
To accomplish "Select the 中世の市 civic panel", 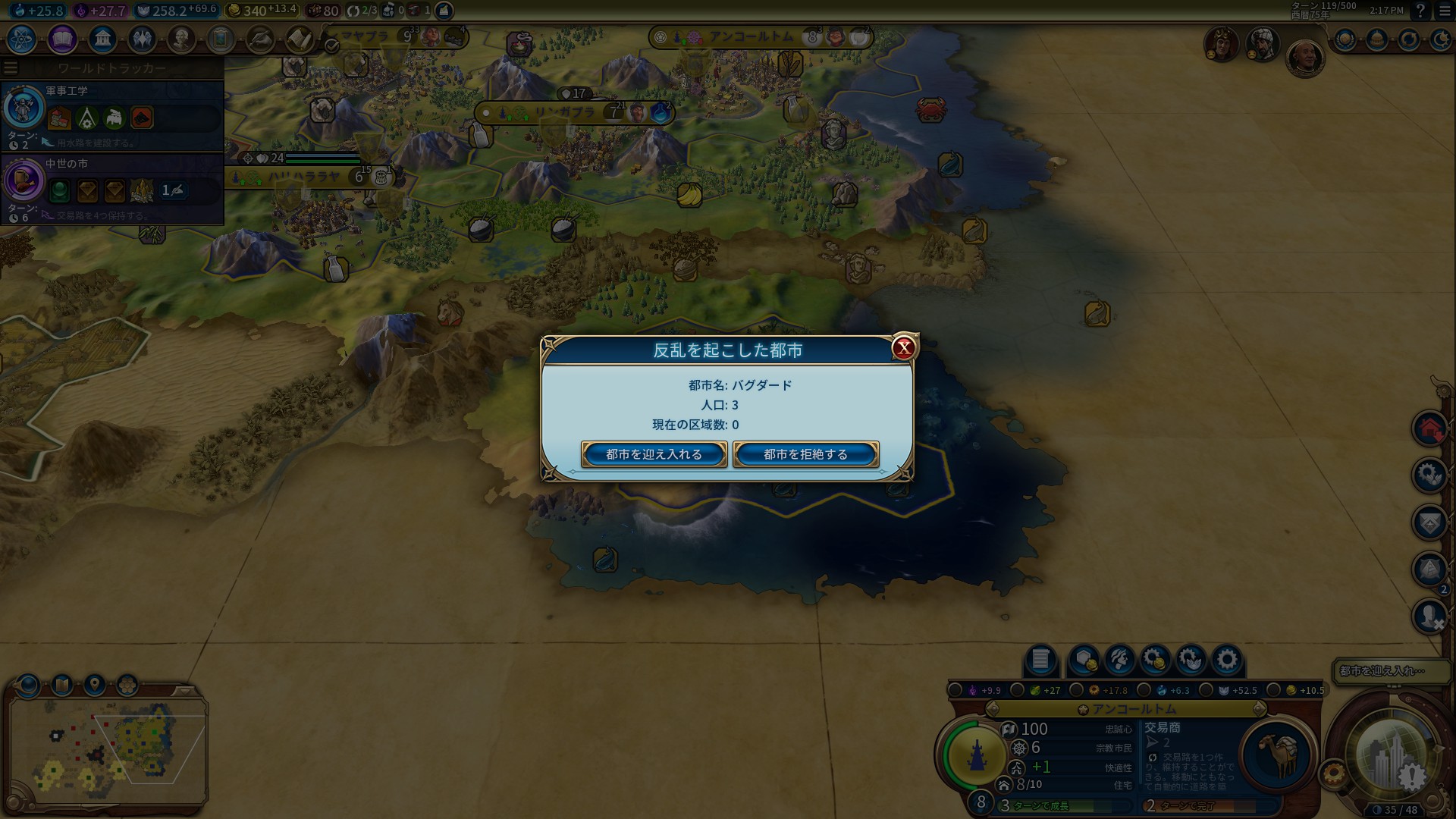I will pyautogui.click(x=112, y=189).
